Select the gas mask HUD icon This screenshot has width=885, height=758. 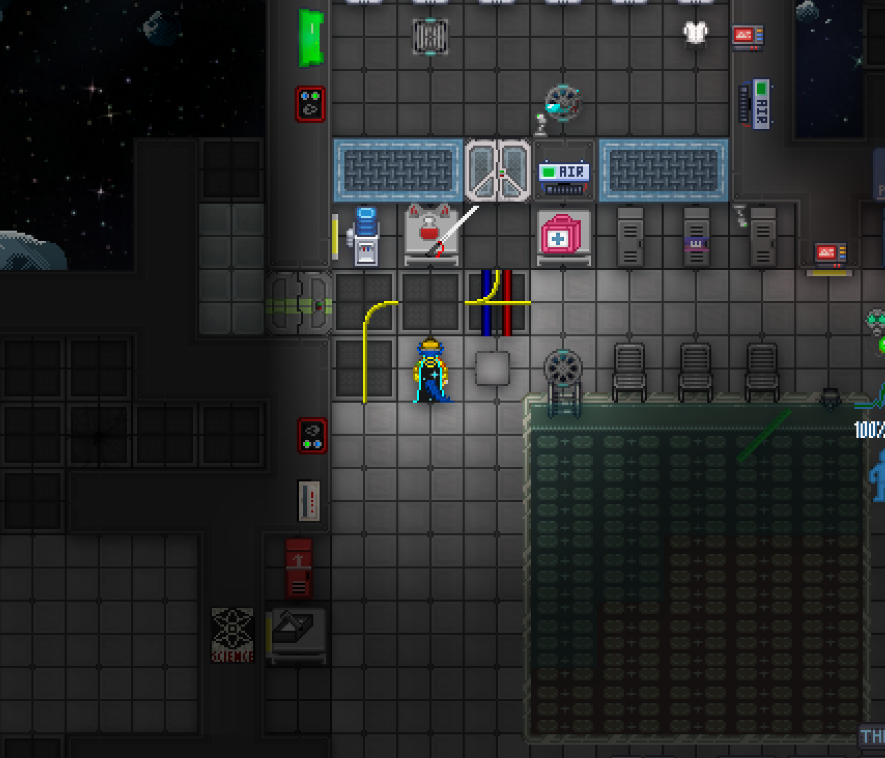point(876,322)
